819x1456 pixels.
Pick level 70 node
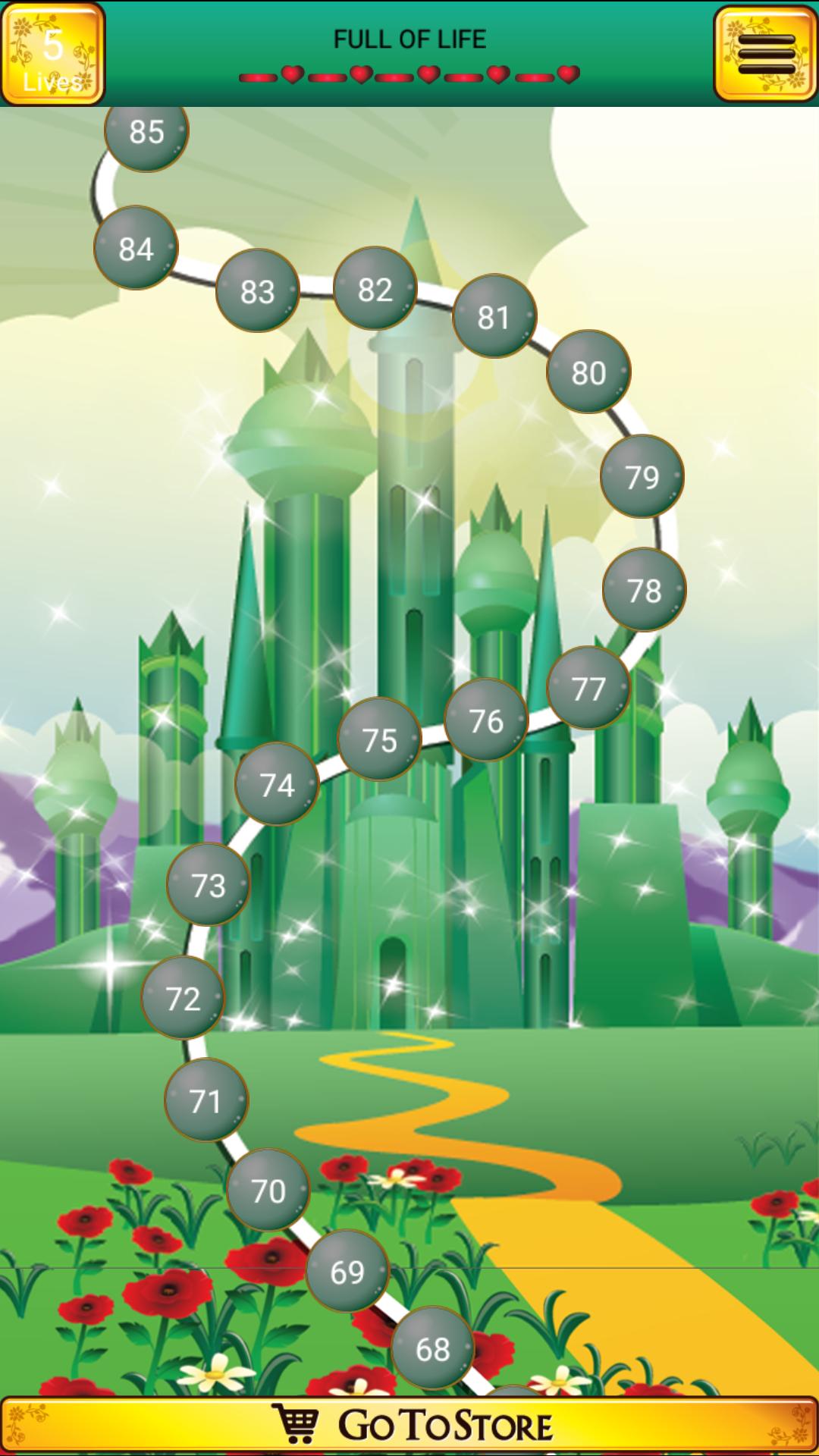pos(268,1190)
